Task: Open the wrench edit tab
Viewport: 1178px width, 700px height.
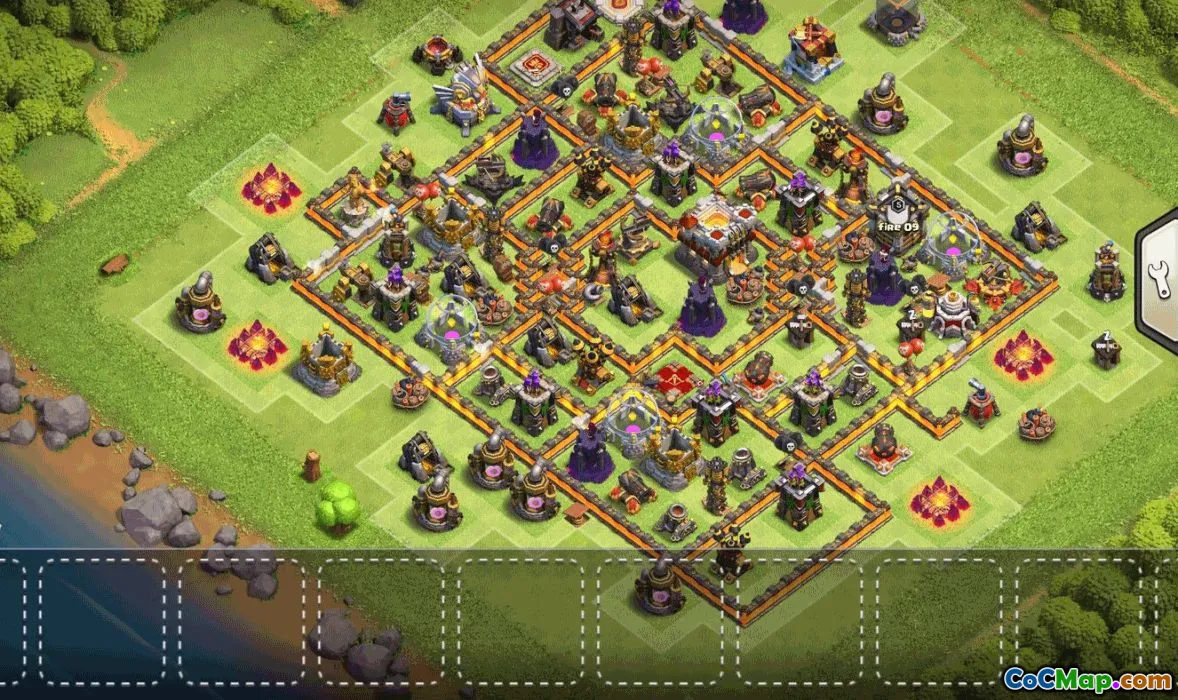Action: [x=1160, y=281]
